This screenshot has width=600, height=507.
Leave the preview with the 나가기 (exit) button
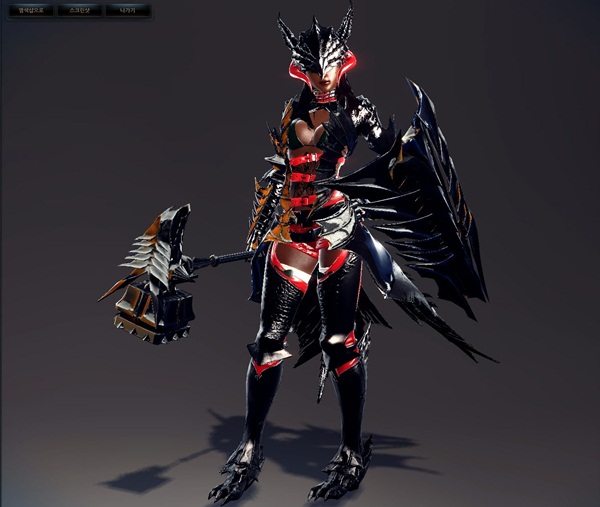127,11
